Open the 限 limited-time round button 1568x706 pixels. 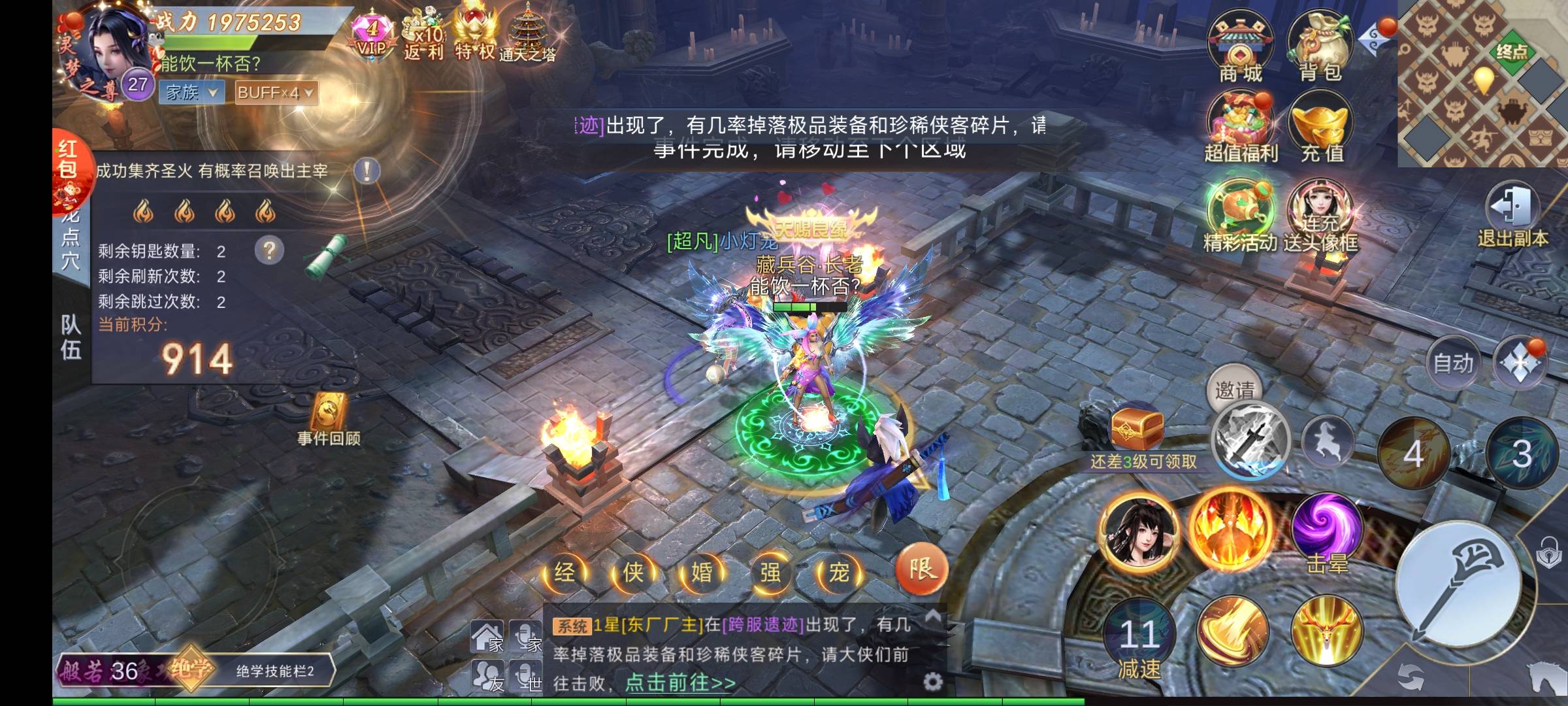(x=921, y=569)
